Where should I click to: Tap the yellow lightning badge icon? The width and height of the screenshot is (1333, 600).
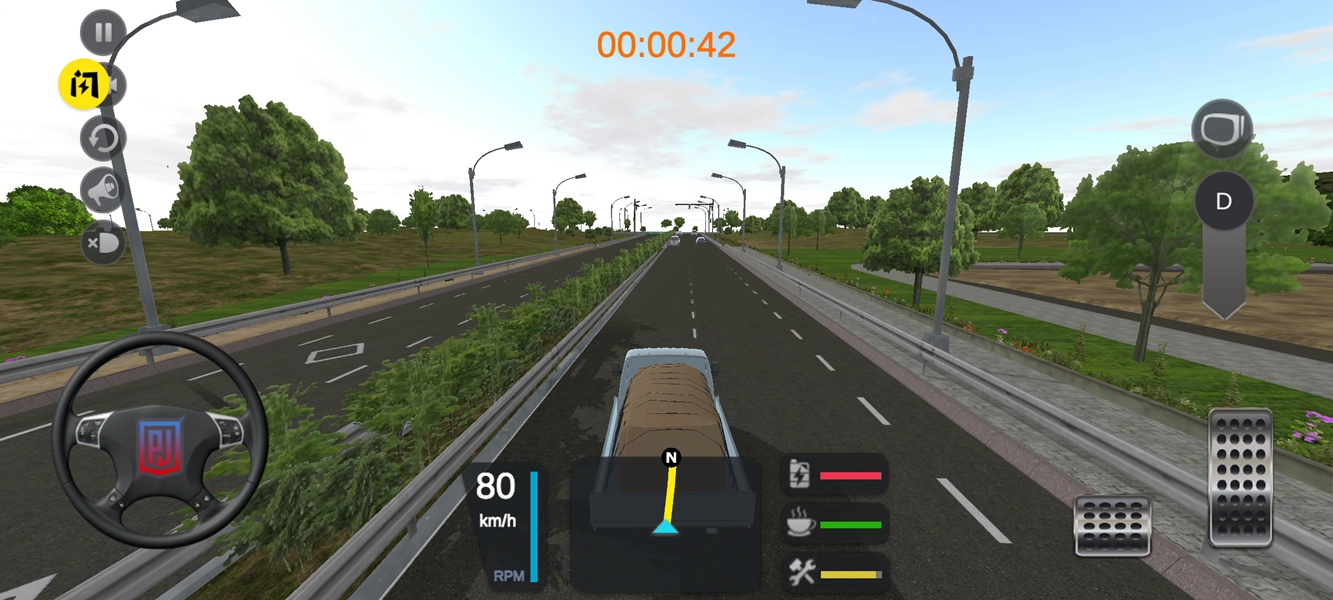82,85
